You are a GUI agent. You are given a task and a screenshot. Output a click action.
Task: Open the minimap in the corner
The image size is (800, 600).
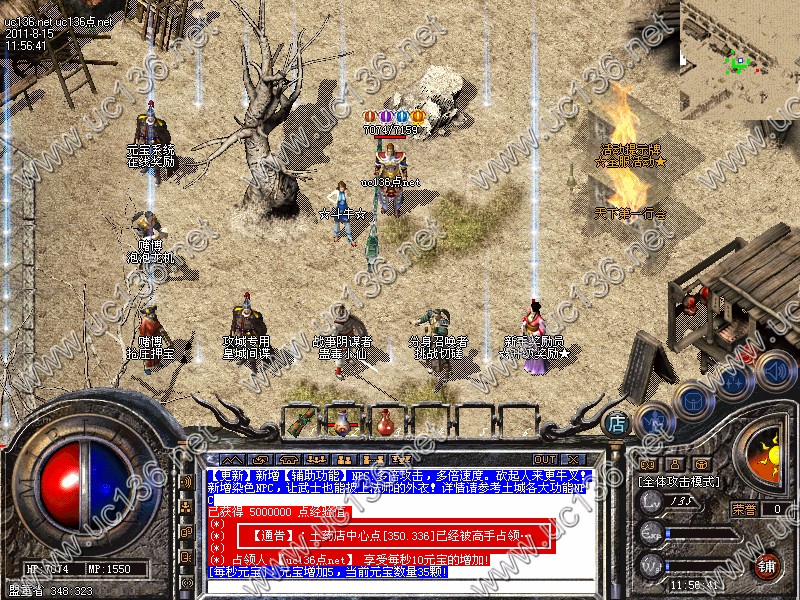click(x=740, y=55)
